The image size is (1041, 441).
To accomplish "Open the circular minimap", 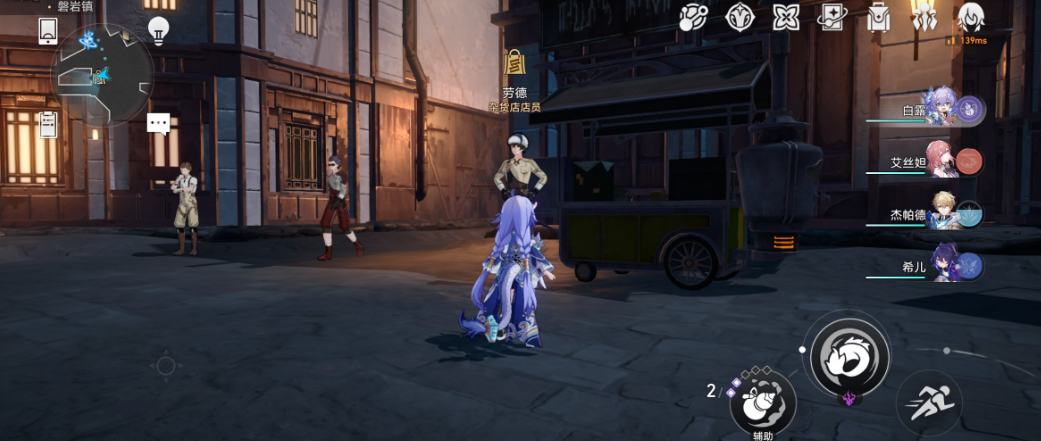I will pos(102,74).
